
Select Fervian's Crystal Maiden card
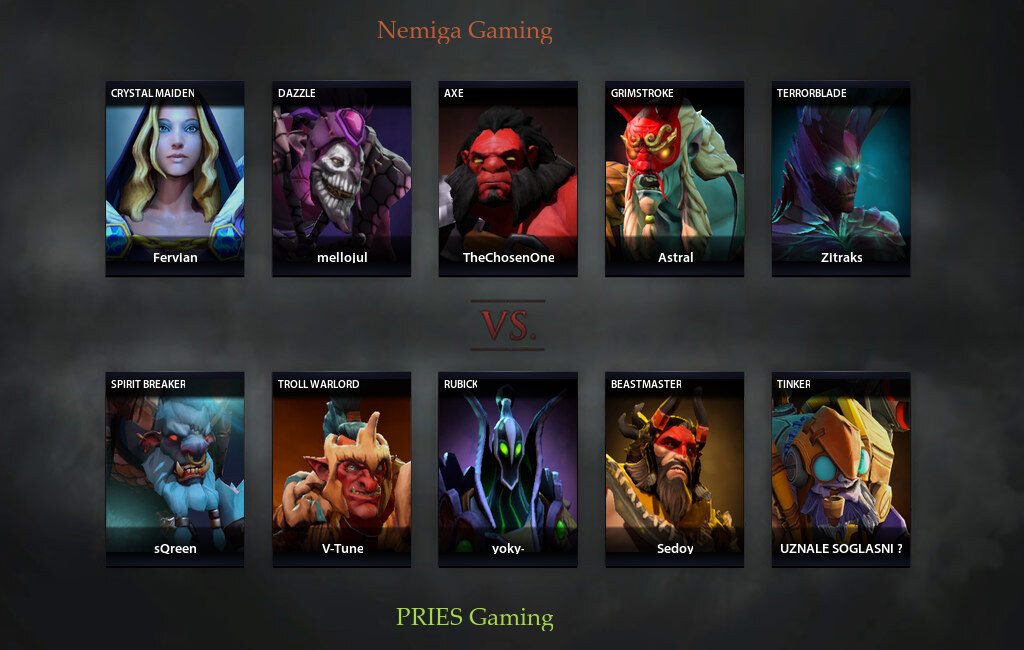coord(175,178)
